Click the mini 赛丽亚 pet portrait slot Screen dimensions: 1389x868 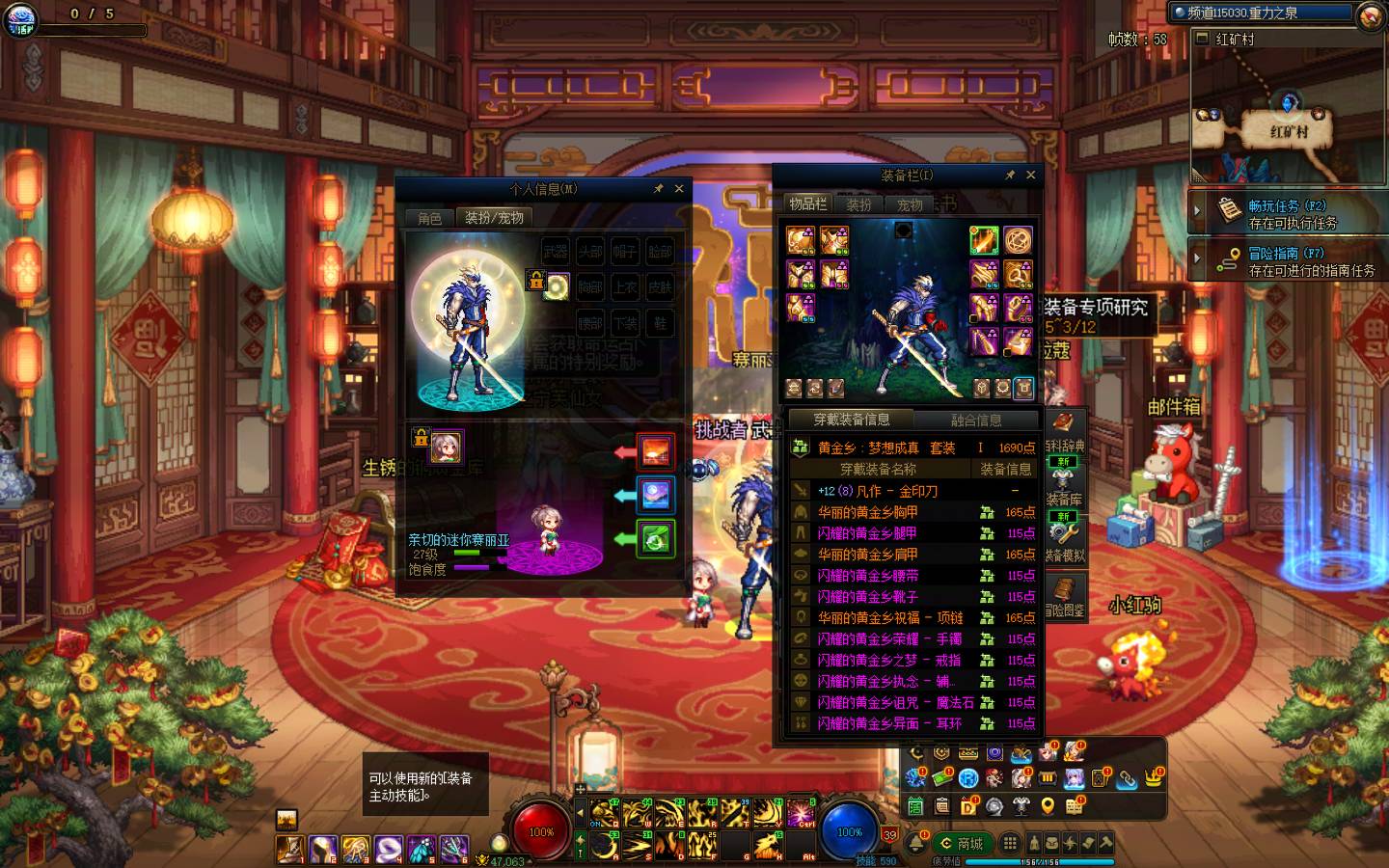click(x=446, y=448)
